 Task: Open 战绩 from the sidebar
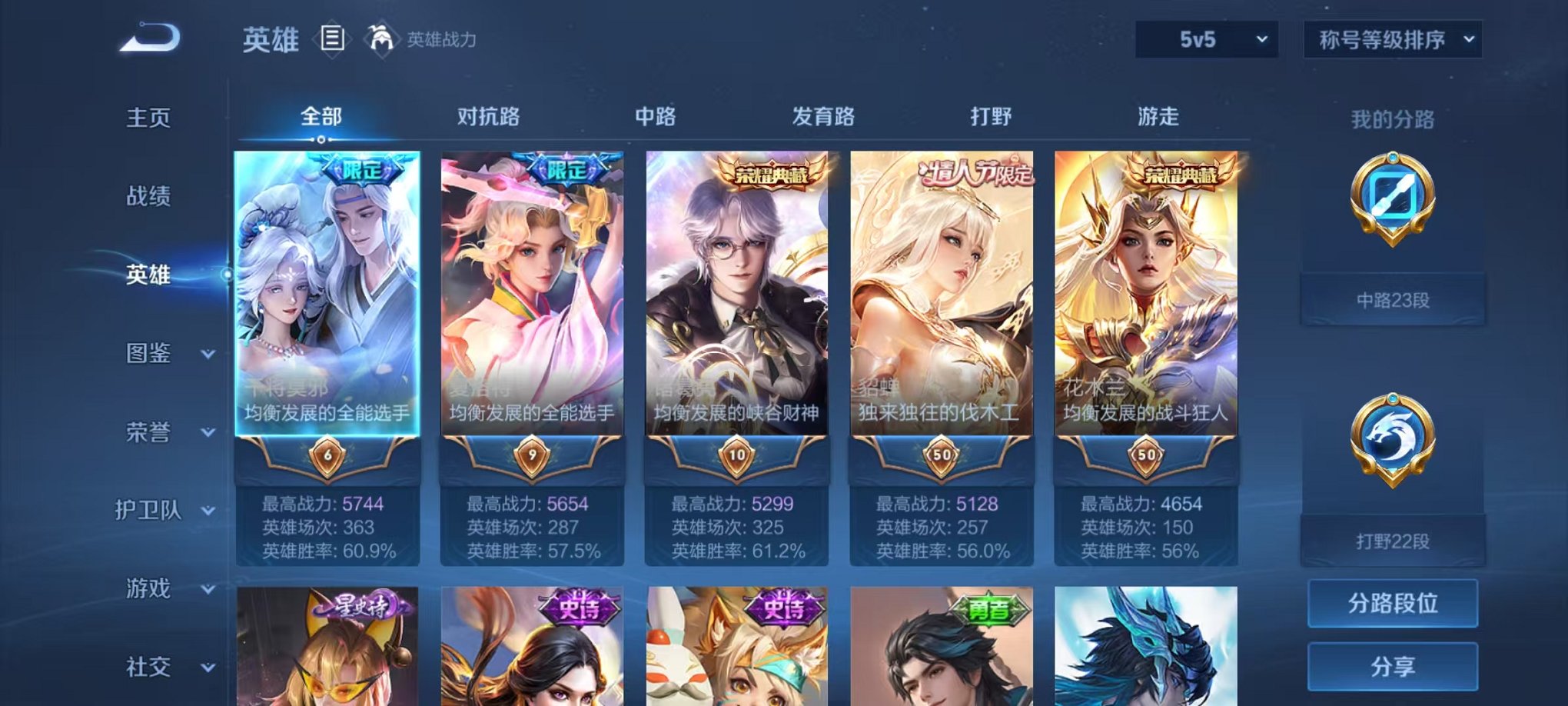(150, 196)
